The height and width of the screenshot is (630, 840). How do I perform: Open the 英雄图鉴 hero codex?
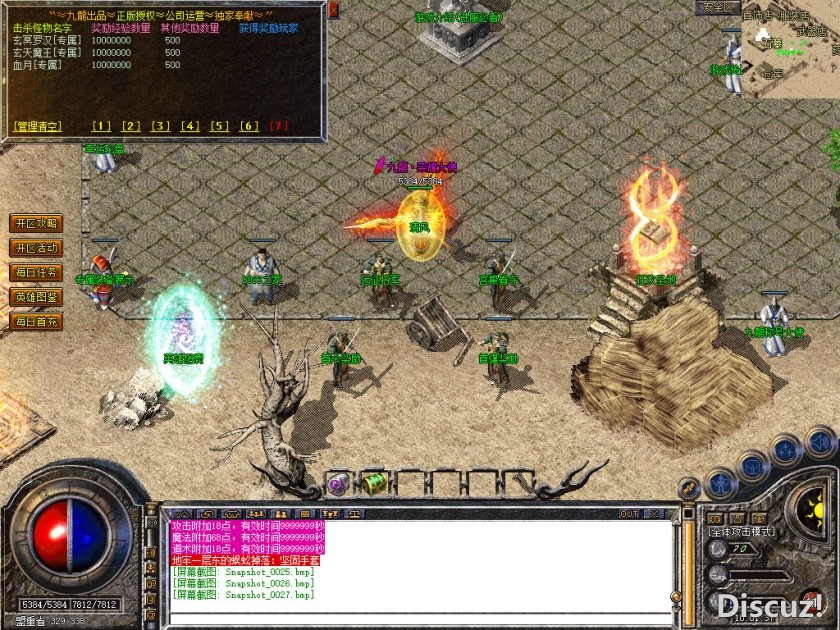coord(35,297)
